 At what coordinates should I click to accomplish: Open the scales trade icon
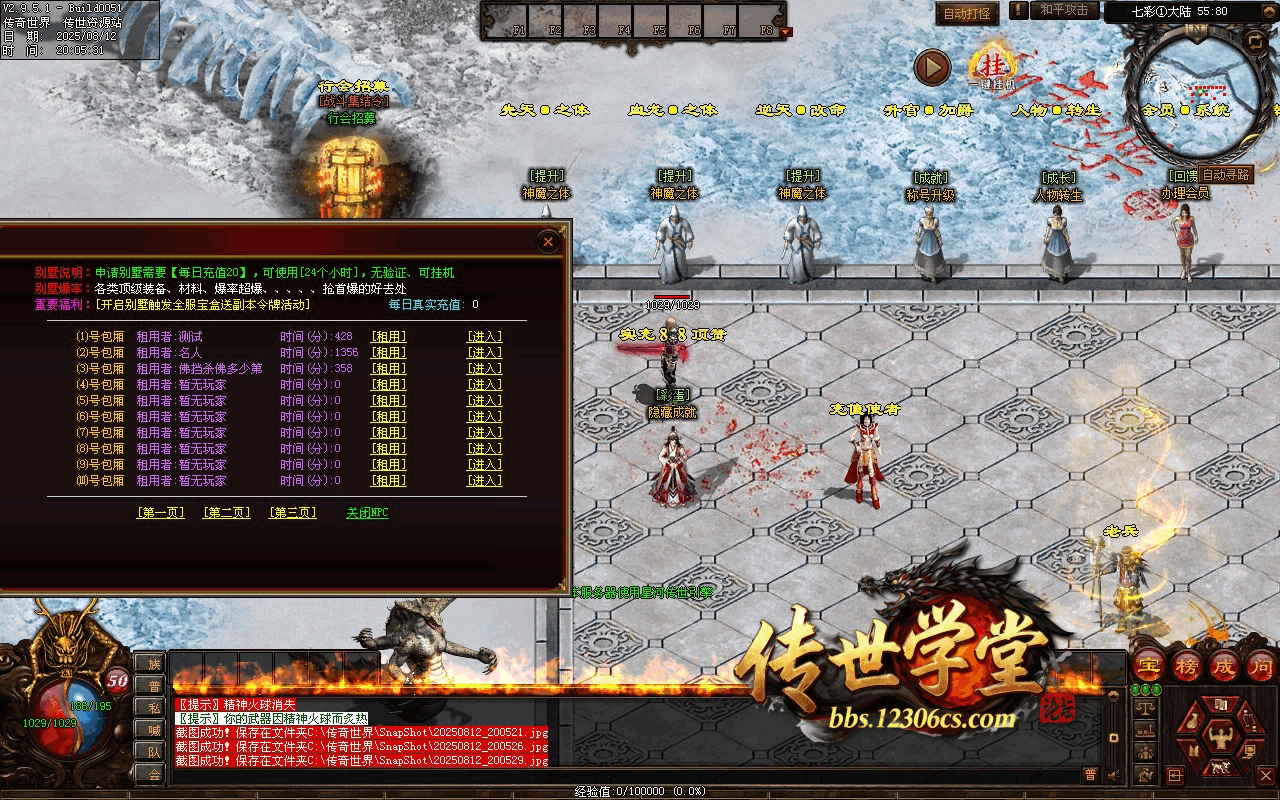(1146, 708)
